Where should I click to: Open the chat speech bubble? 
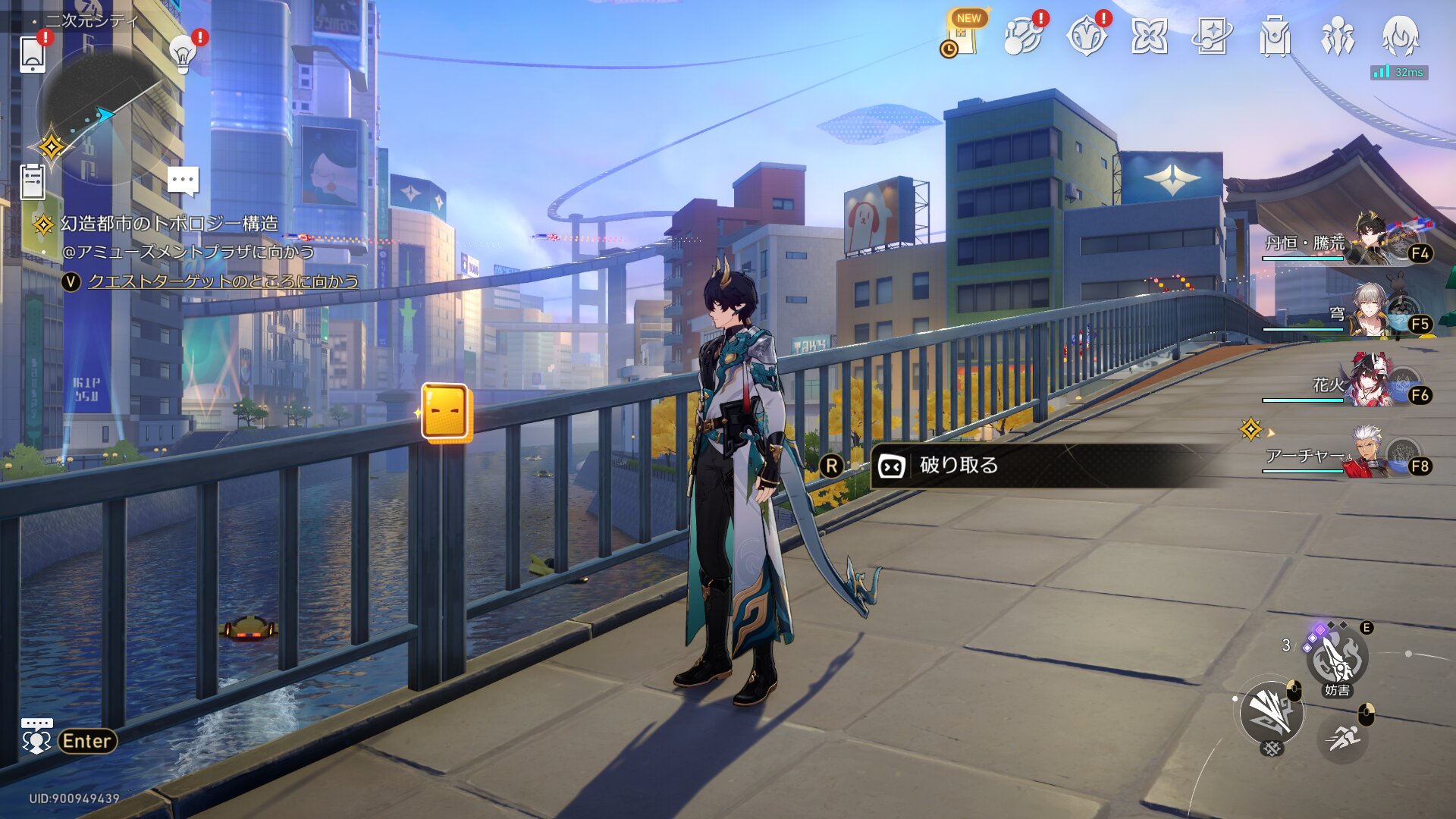(x=183, y=182)
